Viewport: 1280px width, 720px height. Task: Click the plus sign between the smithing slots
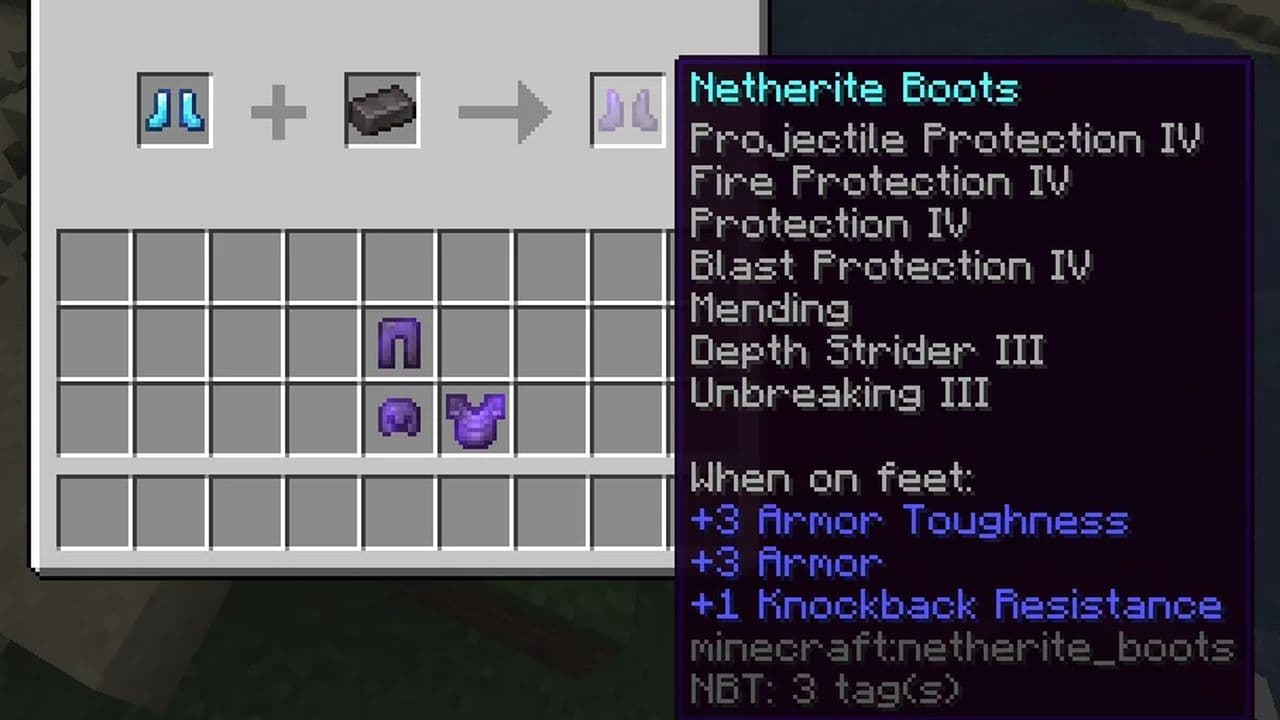pyautogui.click(x=279, y=110)
